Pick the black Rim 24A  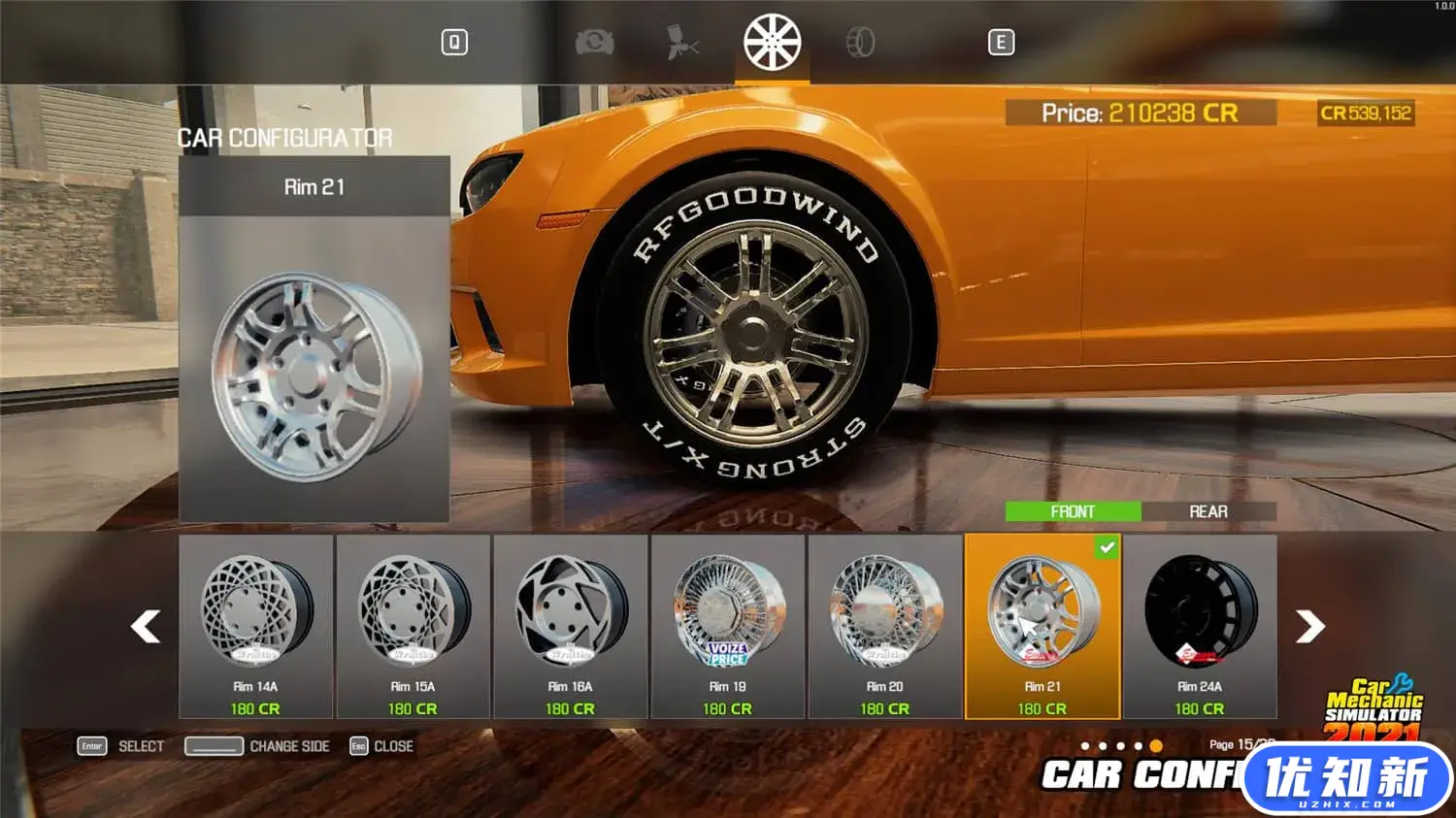click(x=1200, y=626)
